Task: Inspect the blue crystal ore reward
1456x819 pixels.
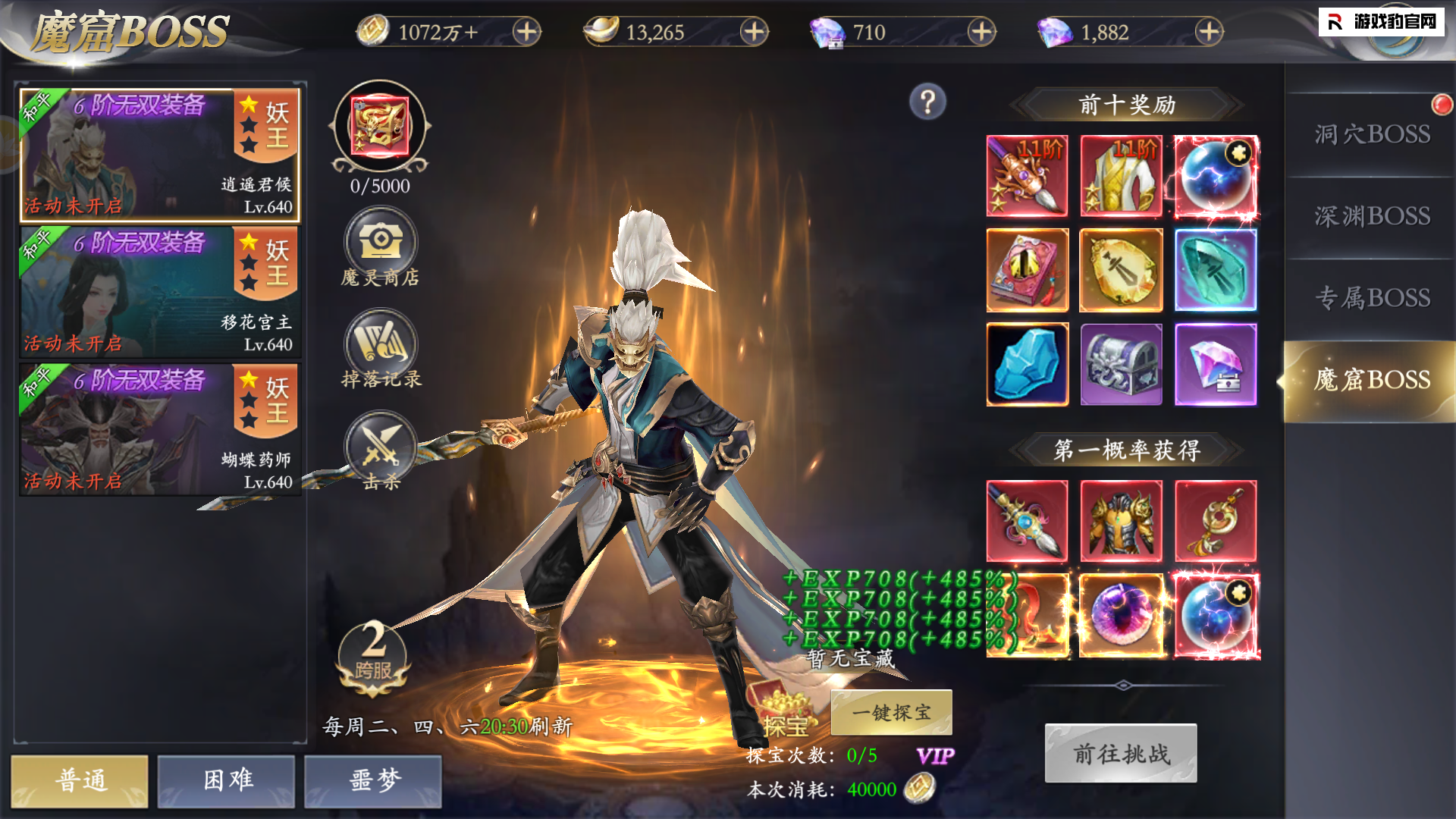Action: (1027, 364)
